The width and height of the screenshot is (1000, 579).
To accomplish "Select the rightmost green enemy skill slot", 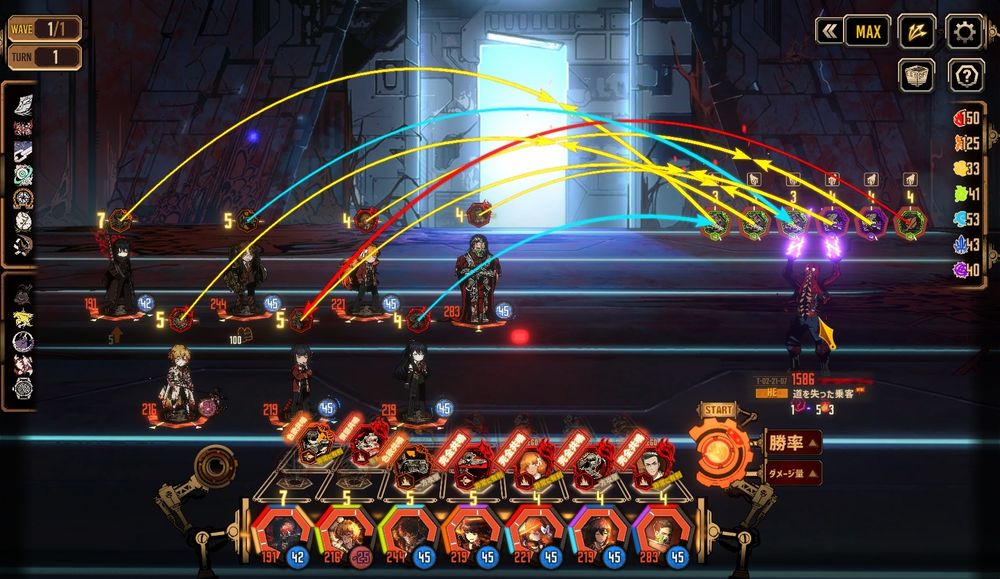I will (x=909, y=221).
